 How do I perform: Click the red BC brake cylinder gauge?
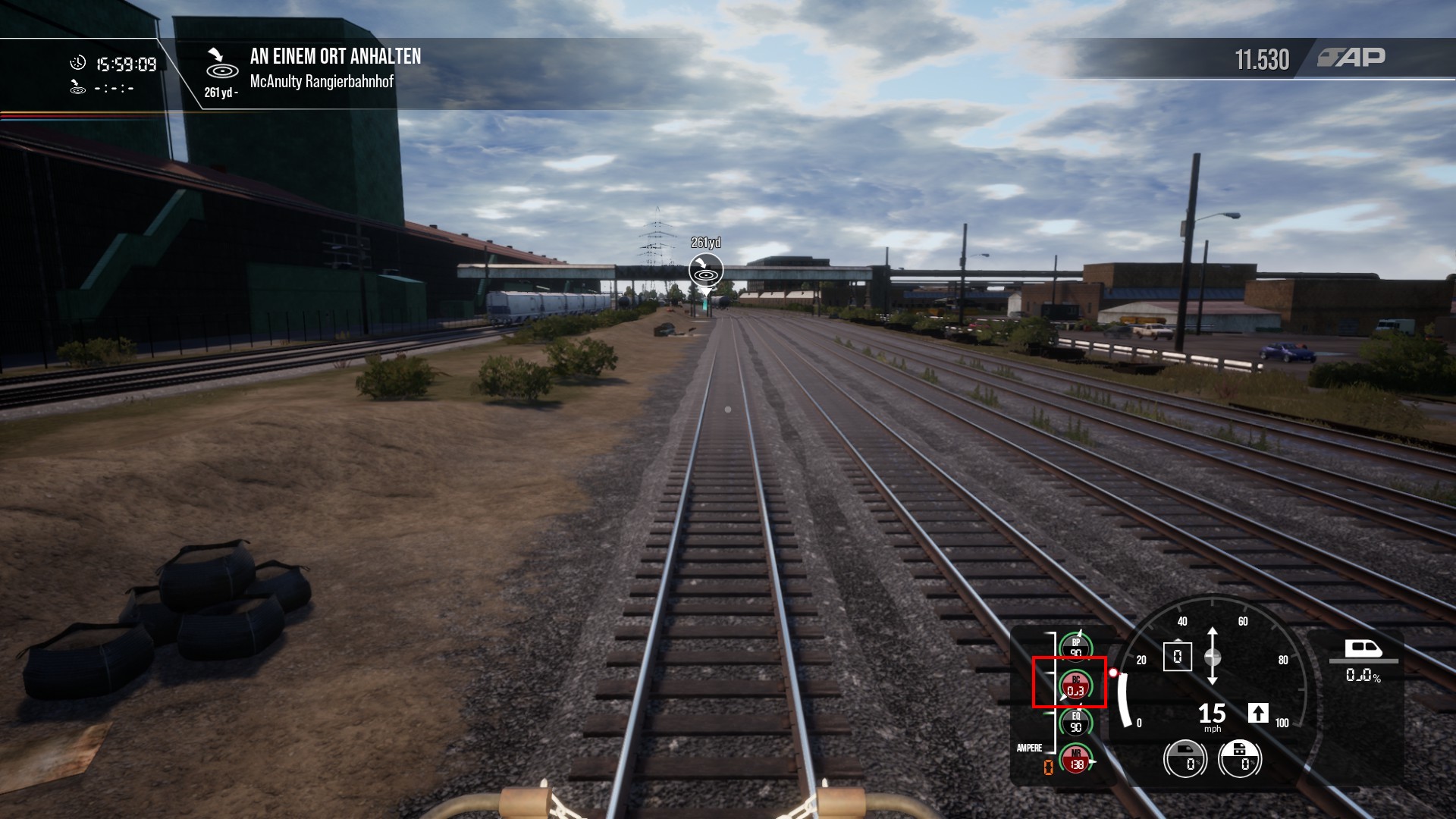tap(1075, 686)
